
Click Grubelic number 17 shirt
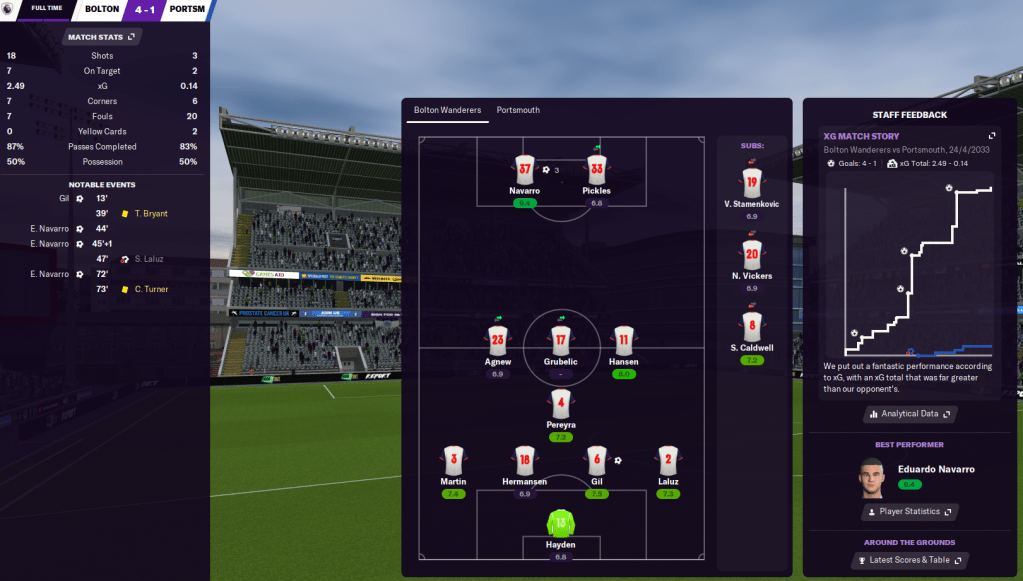[x=561, y=340]
